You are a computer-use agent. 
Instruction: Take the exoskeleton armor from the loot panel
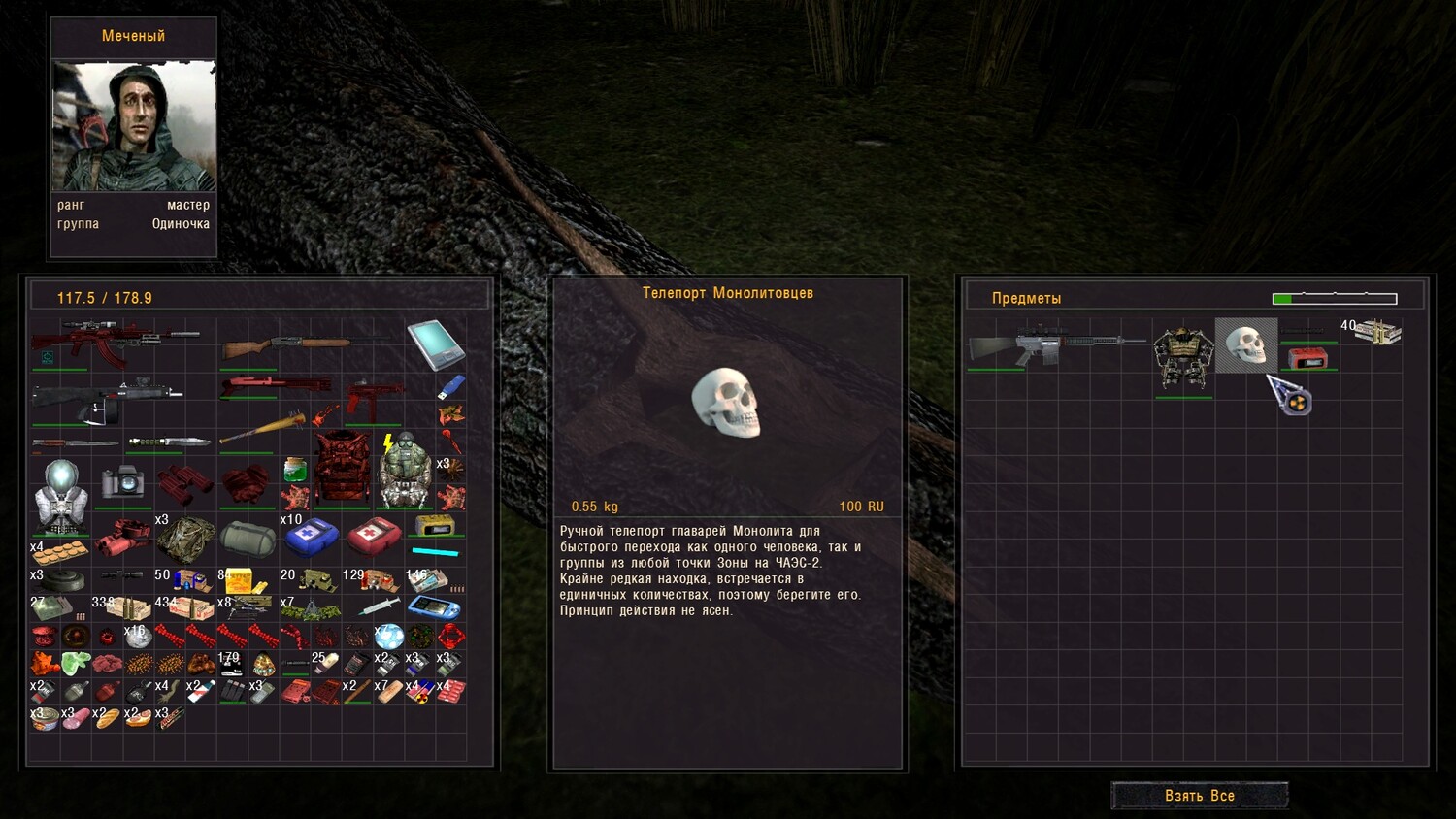[1183, 359]
